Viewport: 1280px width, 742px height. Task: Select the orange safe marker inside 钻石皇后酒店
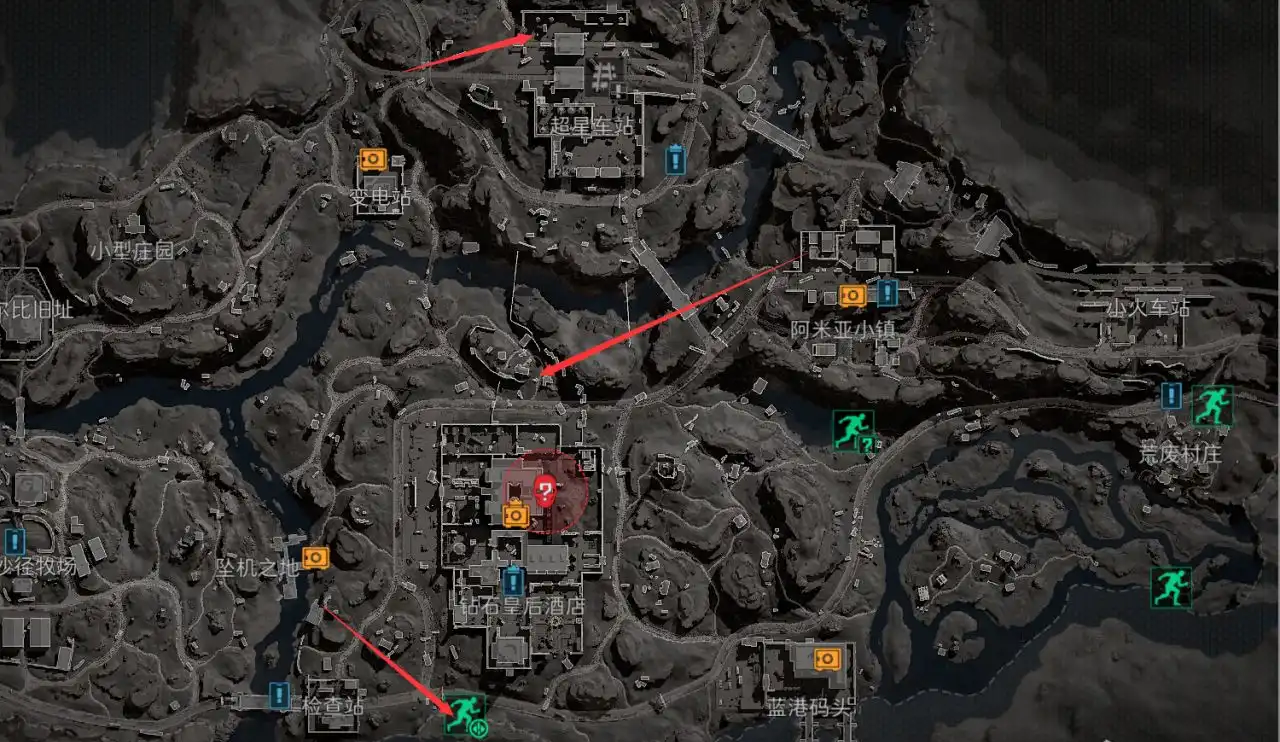pos(515,515)
